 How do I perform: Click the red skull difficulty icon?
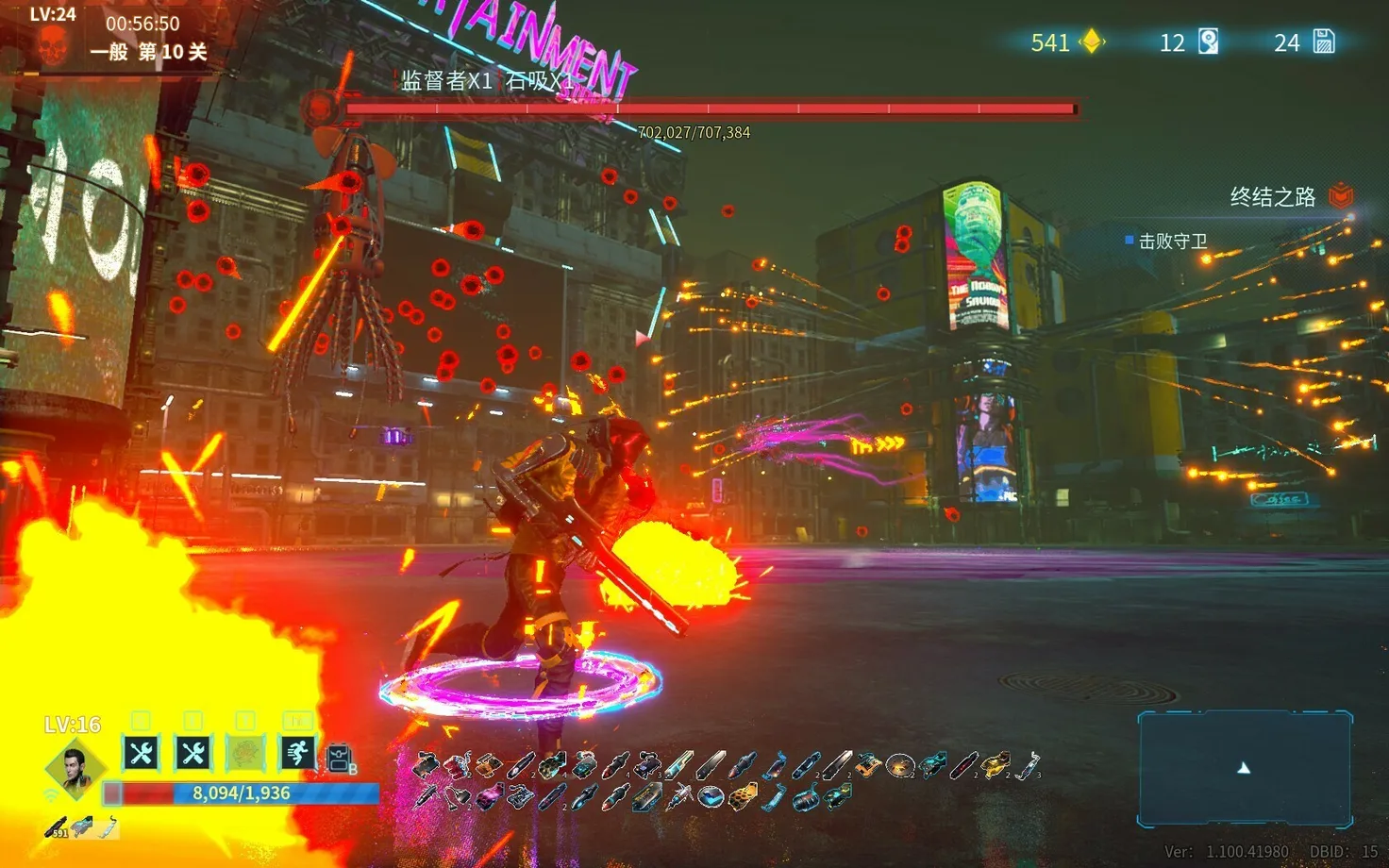coord(53,44)
